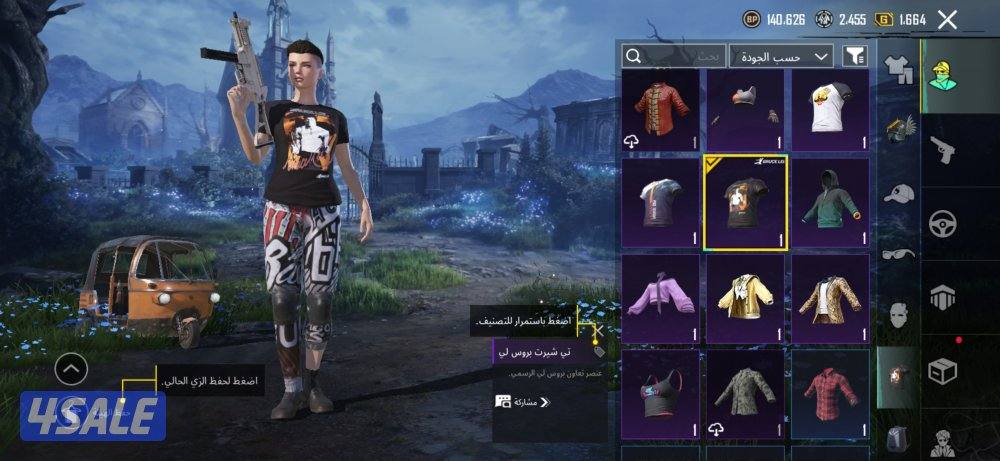Pick the purple long-sleeve top
Screen dimensions: 1000x461
pos(661,296)
